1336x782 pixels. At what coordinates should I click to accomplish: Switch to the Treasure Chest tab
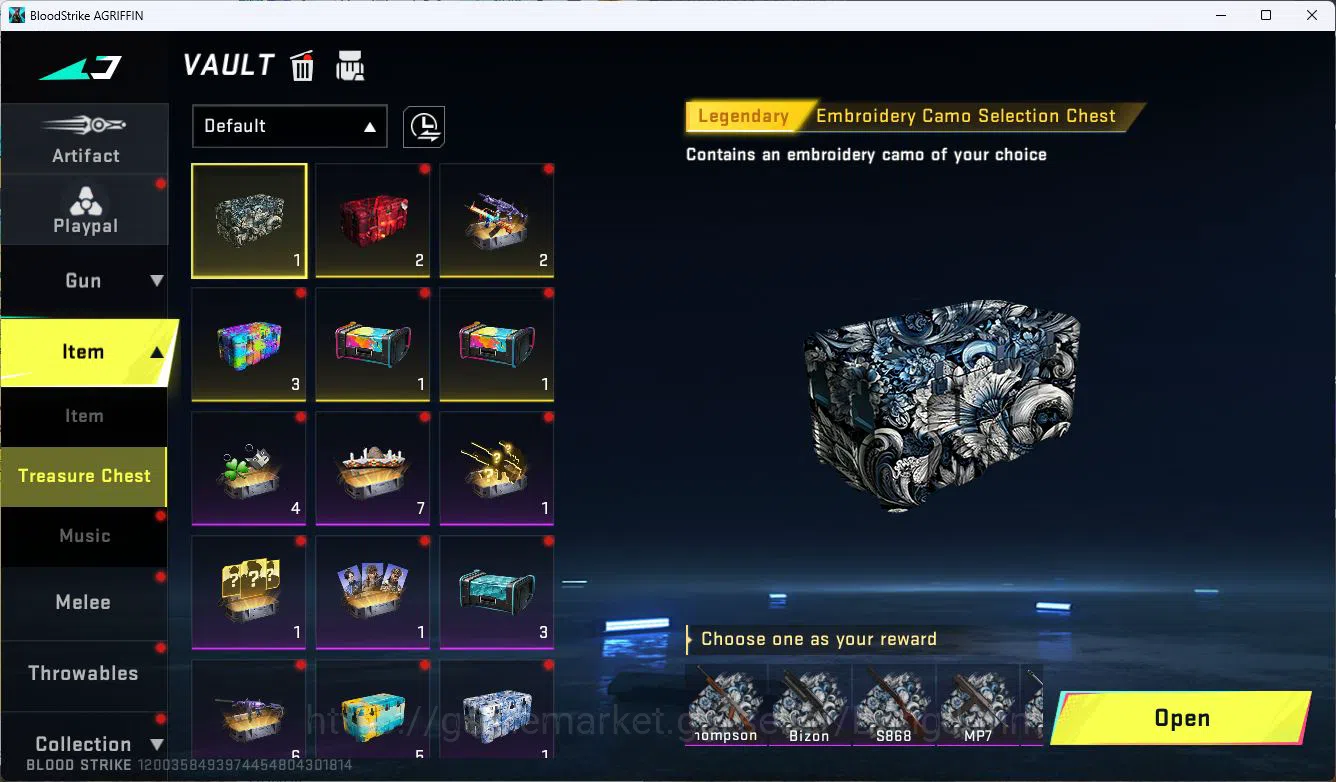(x=83, y=476)
